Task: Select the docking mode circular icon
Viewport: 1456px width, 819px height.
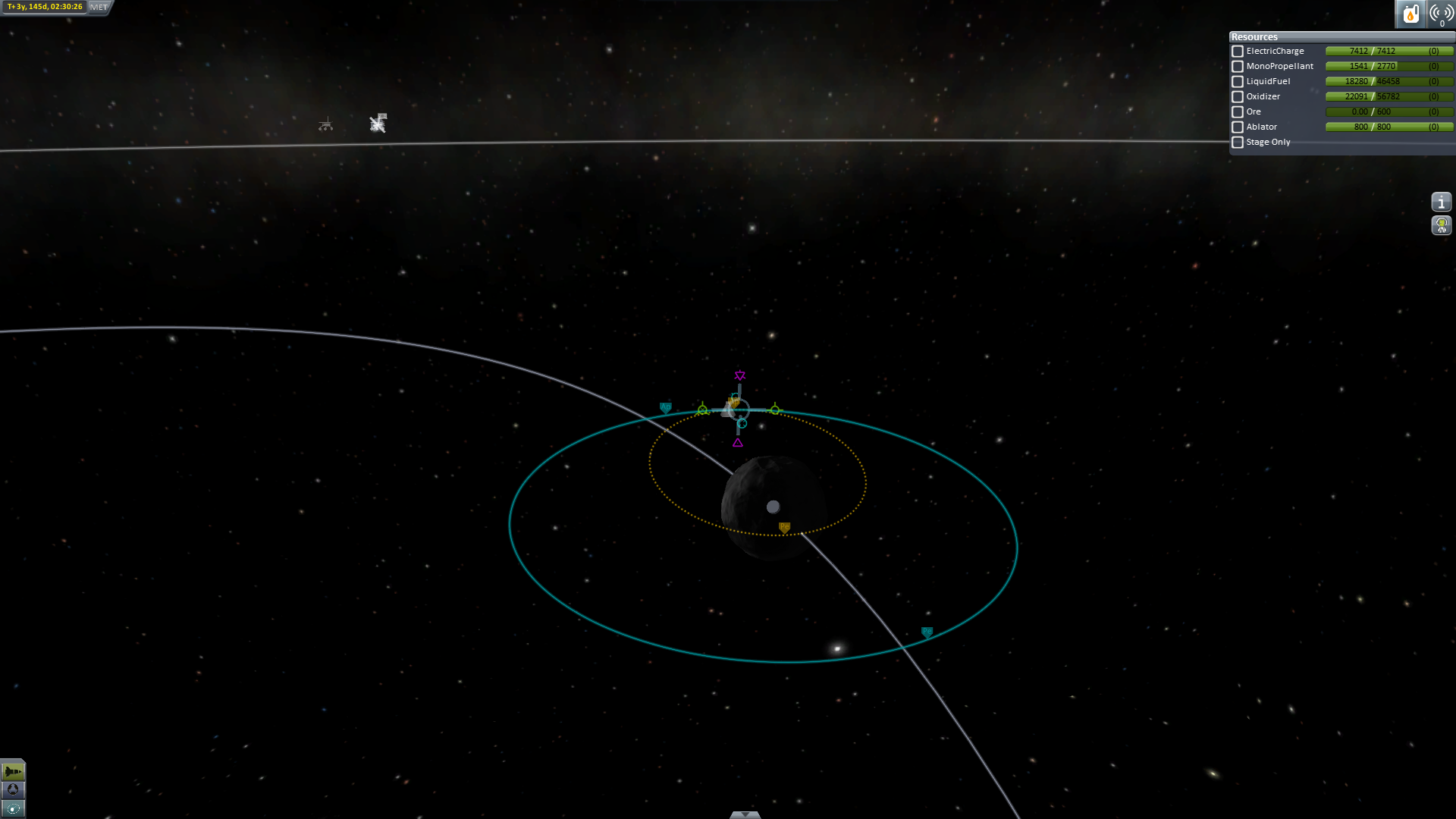Action: [x=13, y=790]
